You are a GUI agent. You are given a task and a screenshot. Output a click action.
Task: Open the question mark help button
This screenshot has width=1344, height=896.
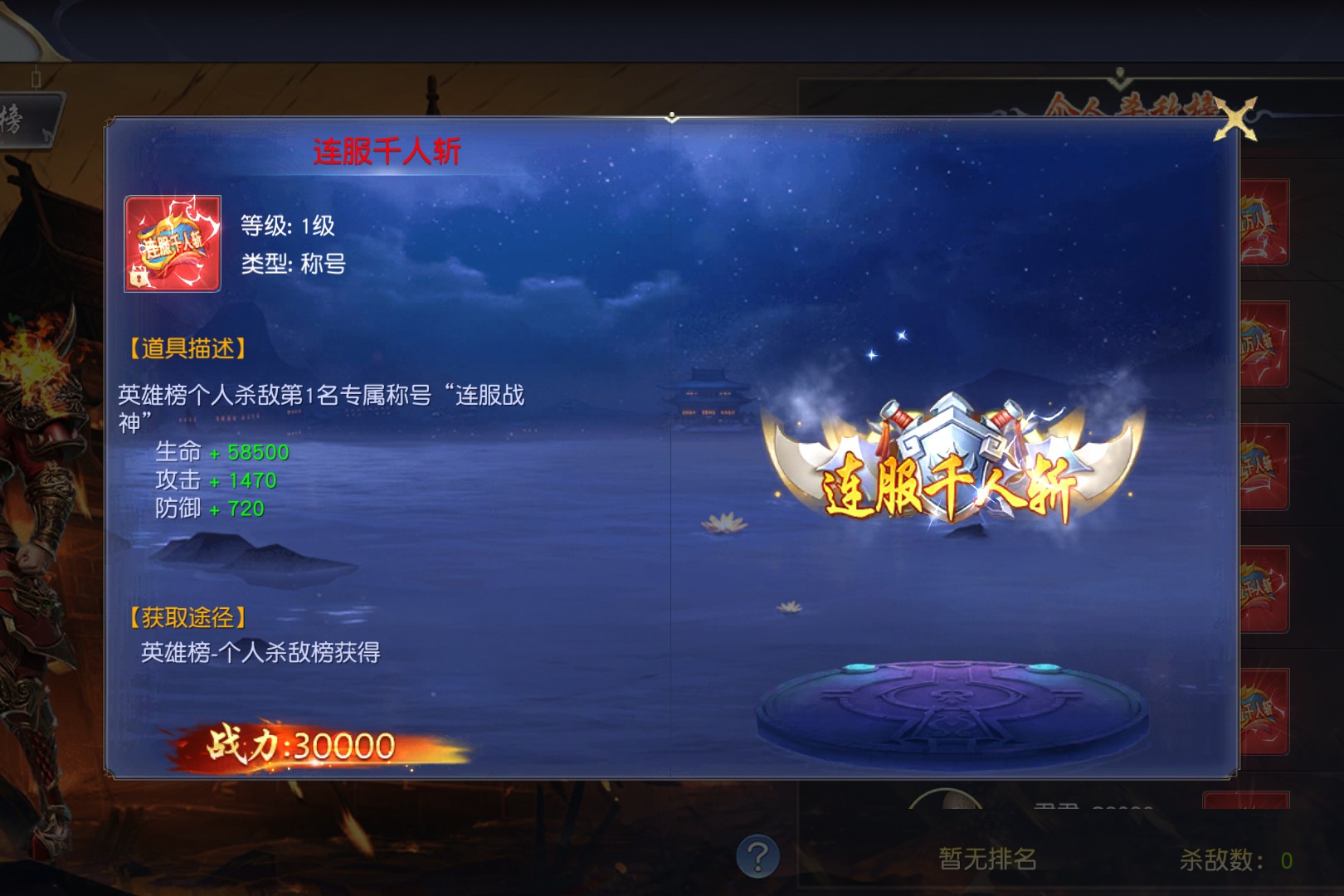[757, 855]
